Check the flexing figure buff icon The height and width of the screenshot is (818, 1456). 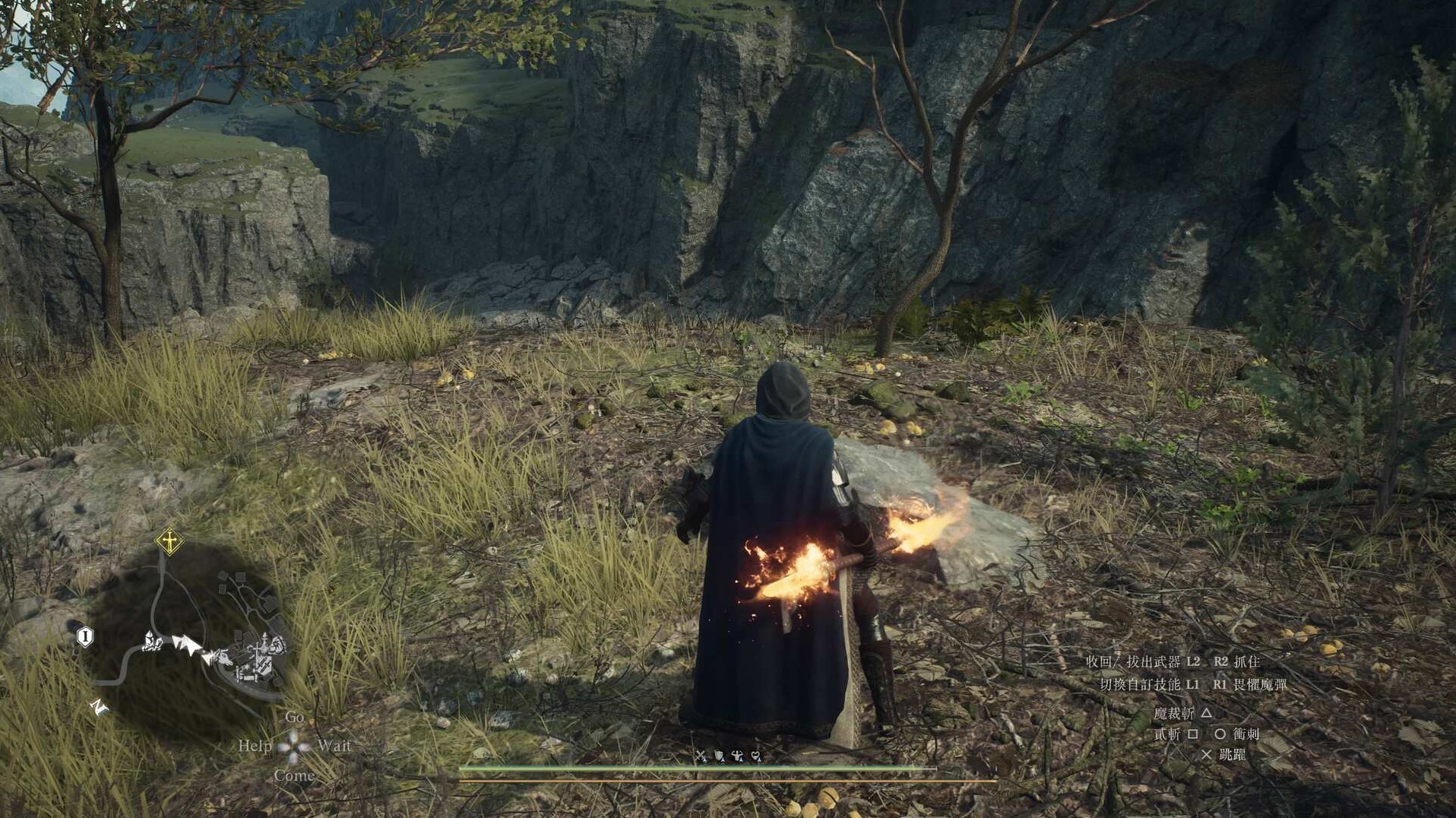point(737,756)
